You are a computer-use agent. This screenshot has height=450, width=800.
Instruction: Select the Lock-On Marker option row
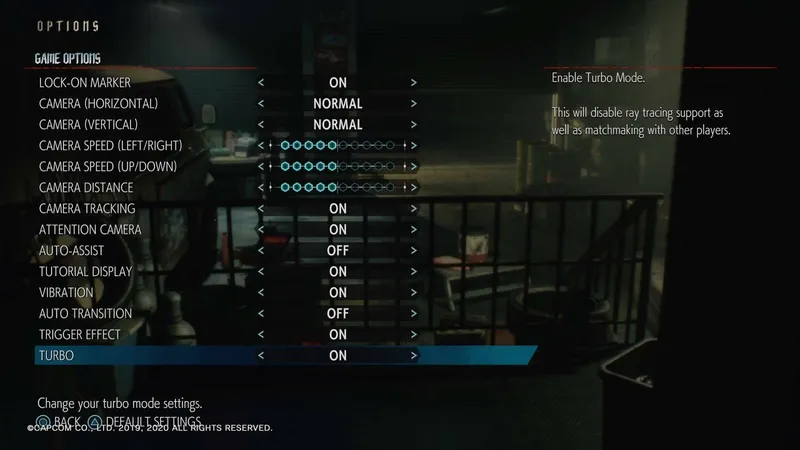[85, 82]
